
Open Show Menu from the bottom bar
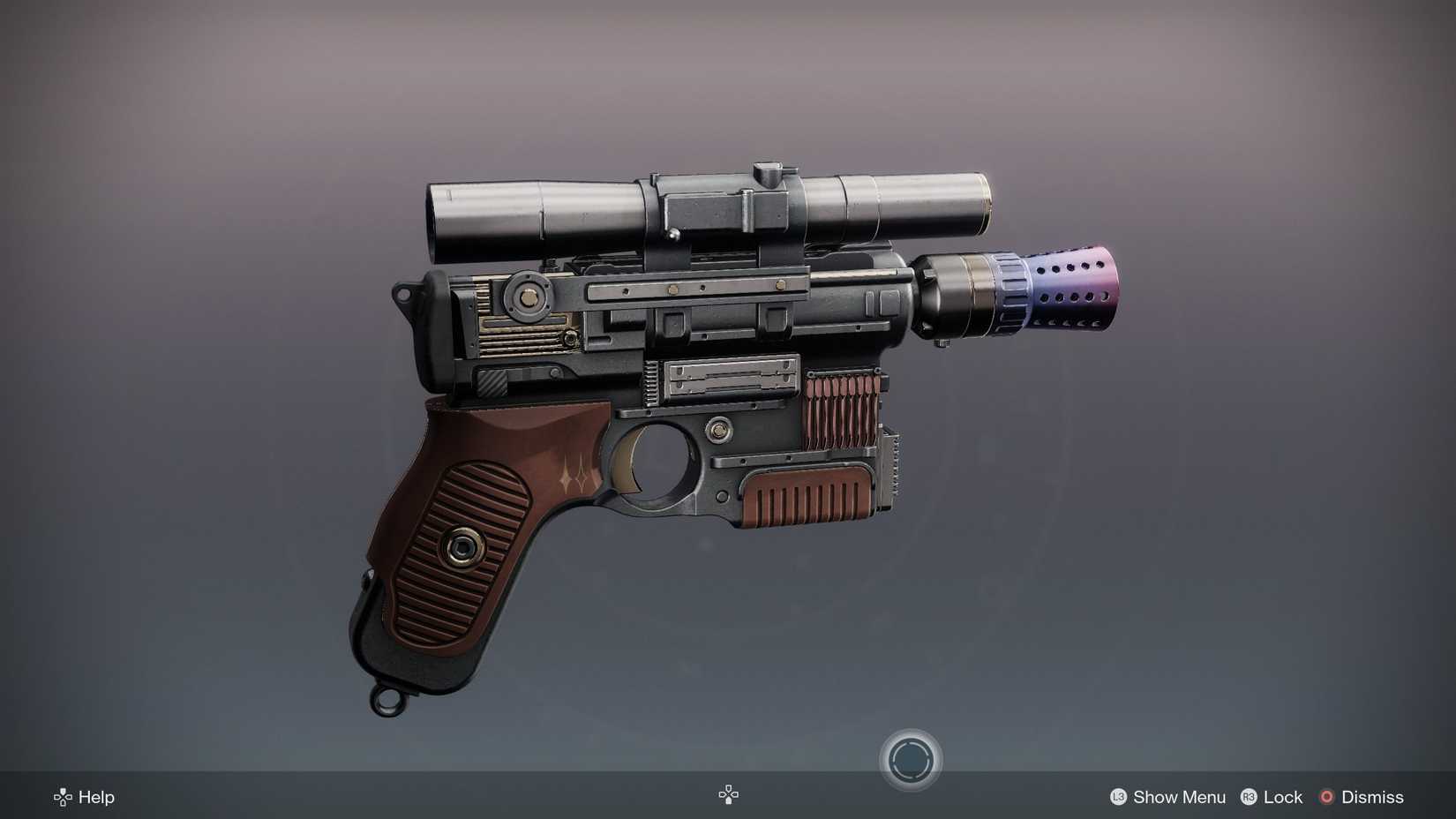click(1178, 797)
